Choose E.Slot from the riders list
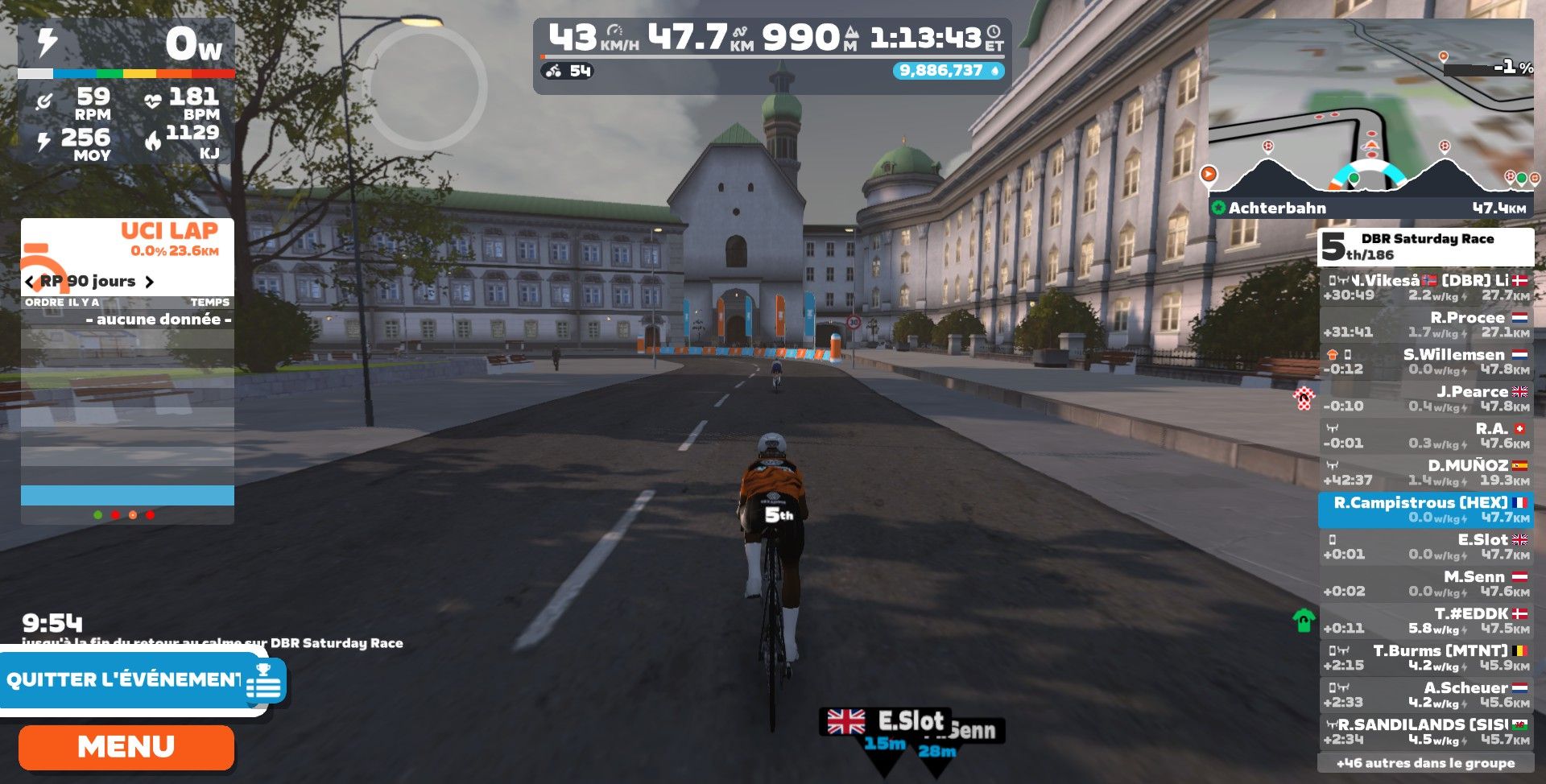 [1425, 547]
